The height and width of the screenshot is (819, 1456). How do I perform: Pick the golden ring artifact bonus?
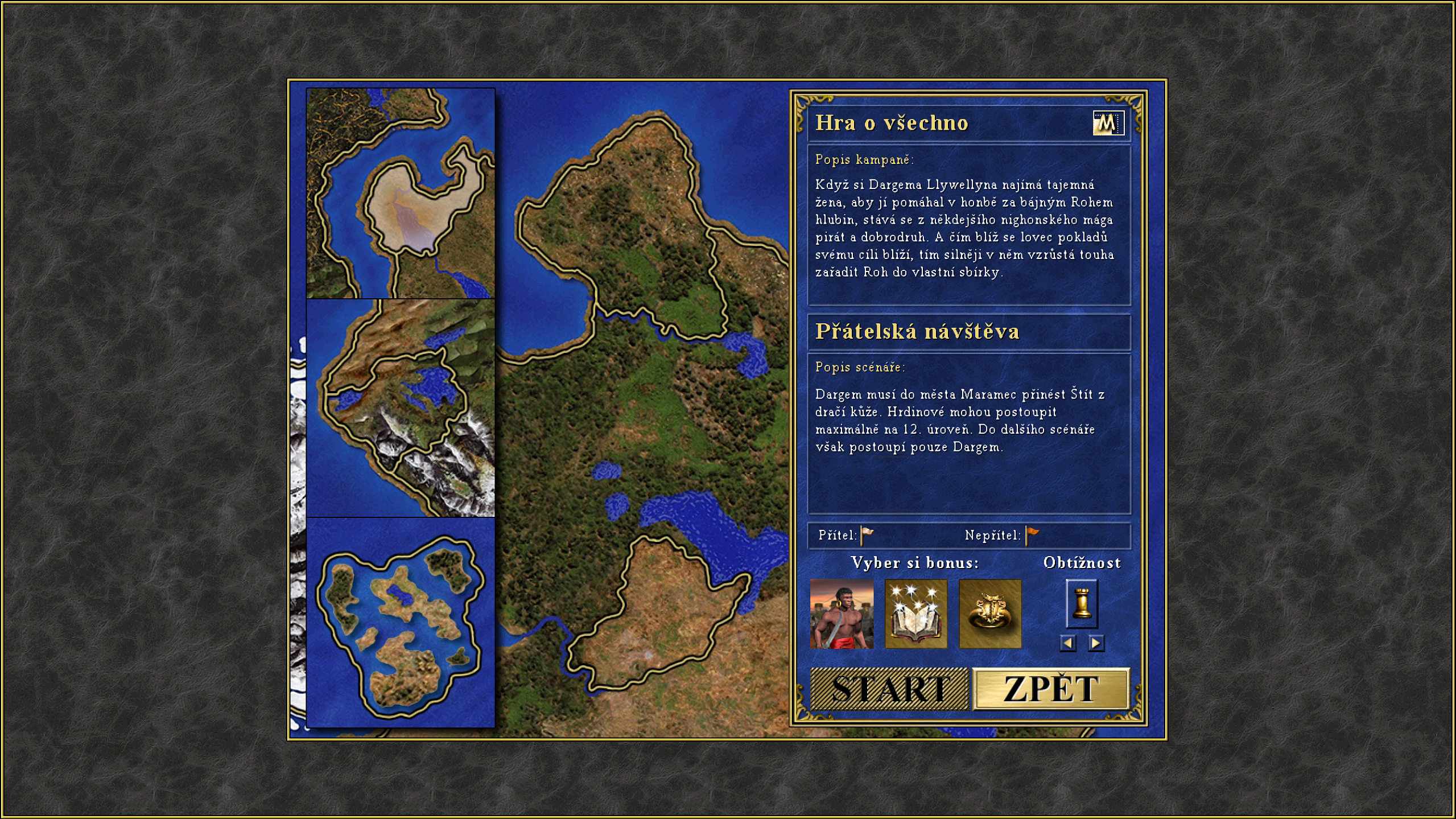pyautogui.click(x=990, y=614)
